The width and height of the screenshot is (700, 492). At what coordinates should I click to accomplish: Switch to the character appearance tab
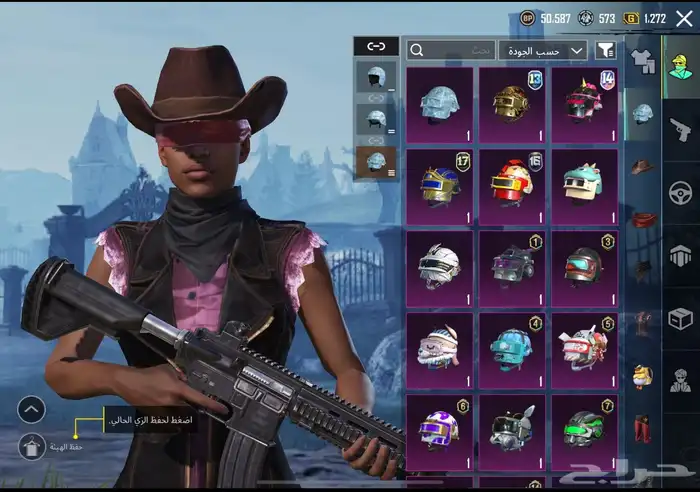click(681, 65)
